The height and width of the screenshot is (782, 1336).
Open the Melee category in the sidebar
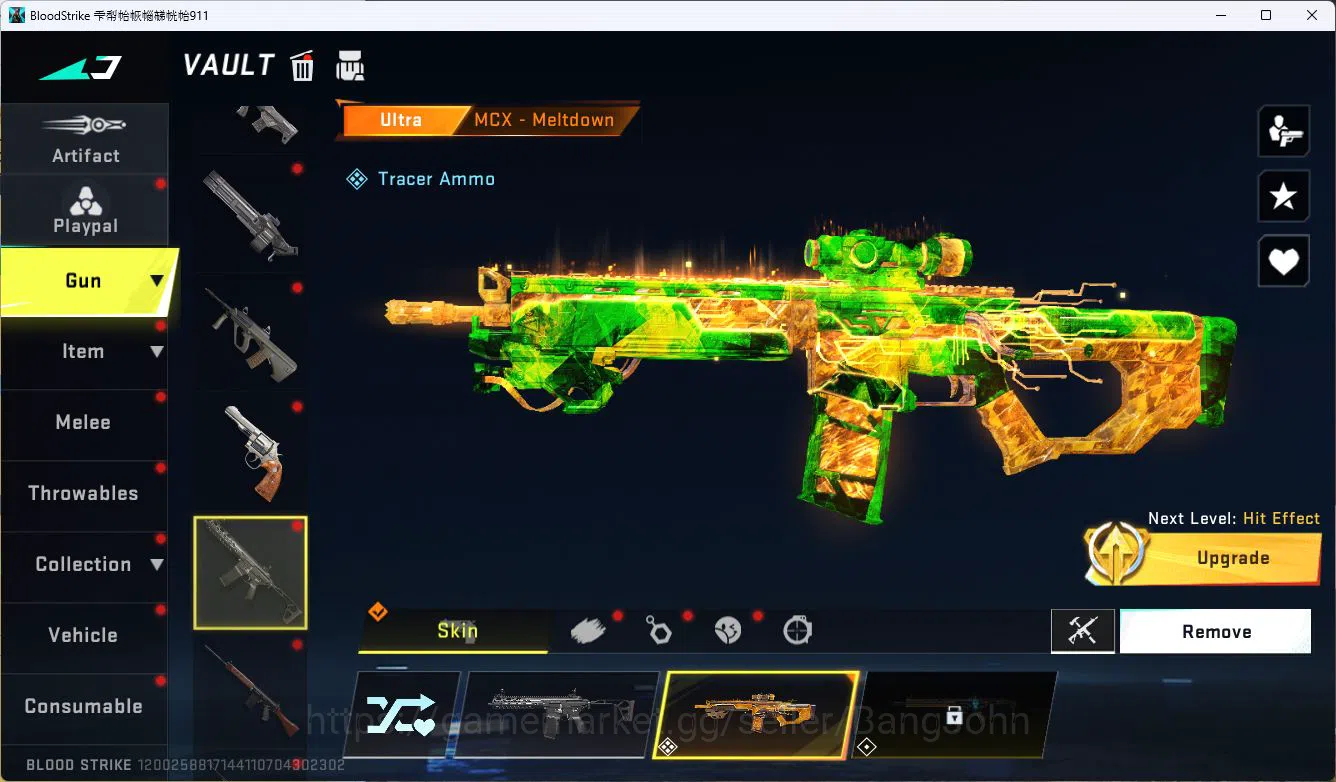click(83, 422)
